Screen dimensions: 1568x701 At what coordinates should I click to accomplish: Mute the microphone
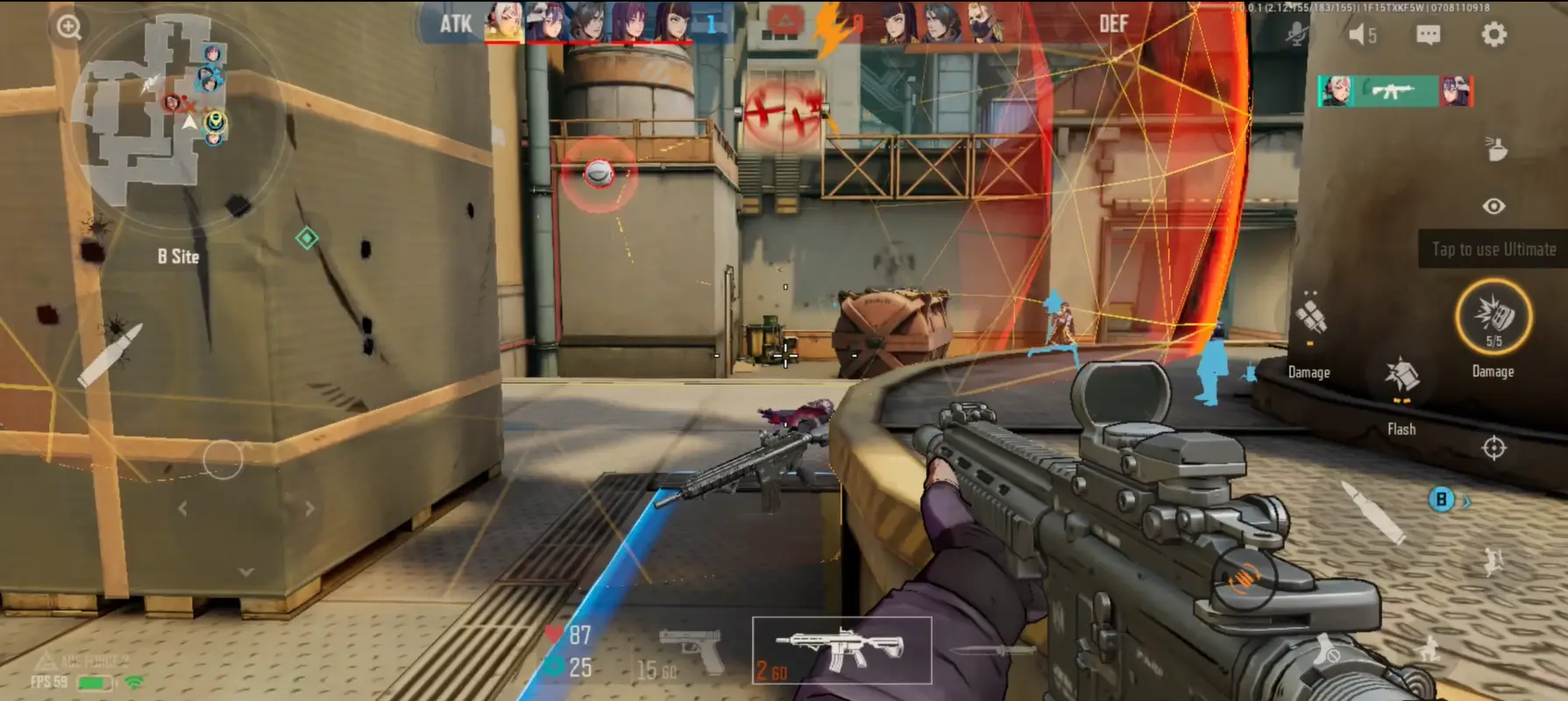pos(1297,35)
